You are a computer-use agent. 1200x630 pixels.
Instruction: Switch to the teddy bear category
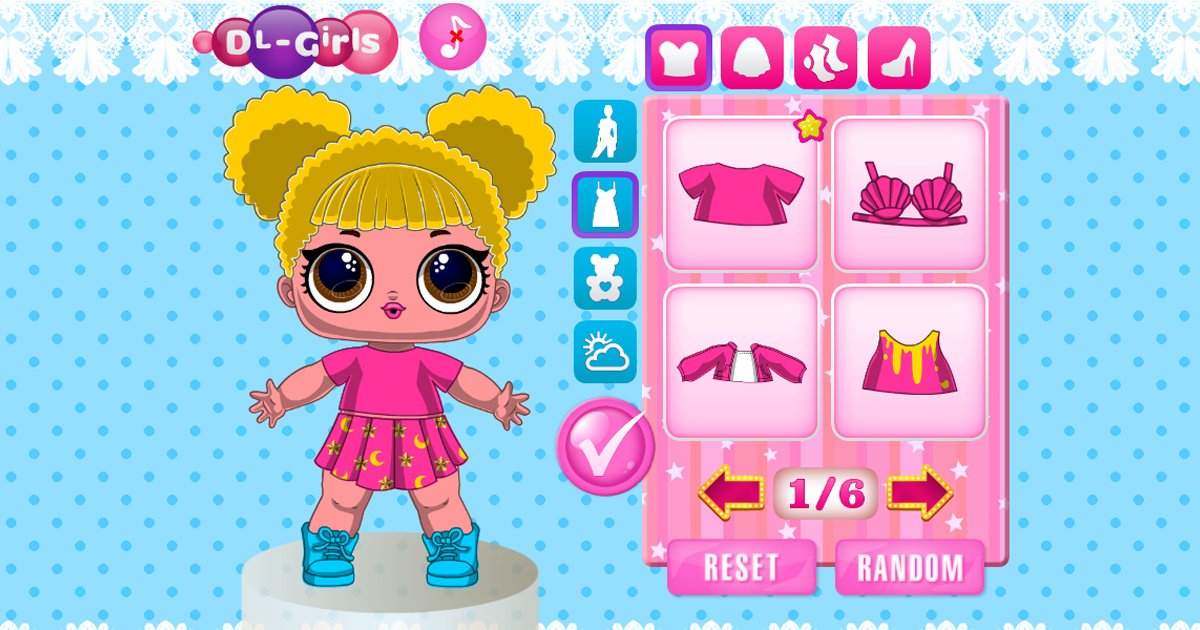click(x=605, y=278)
